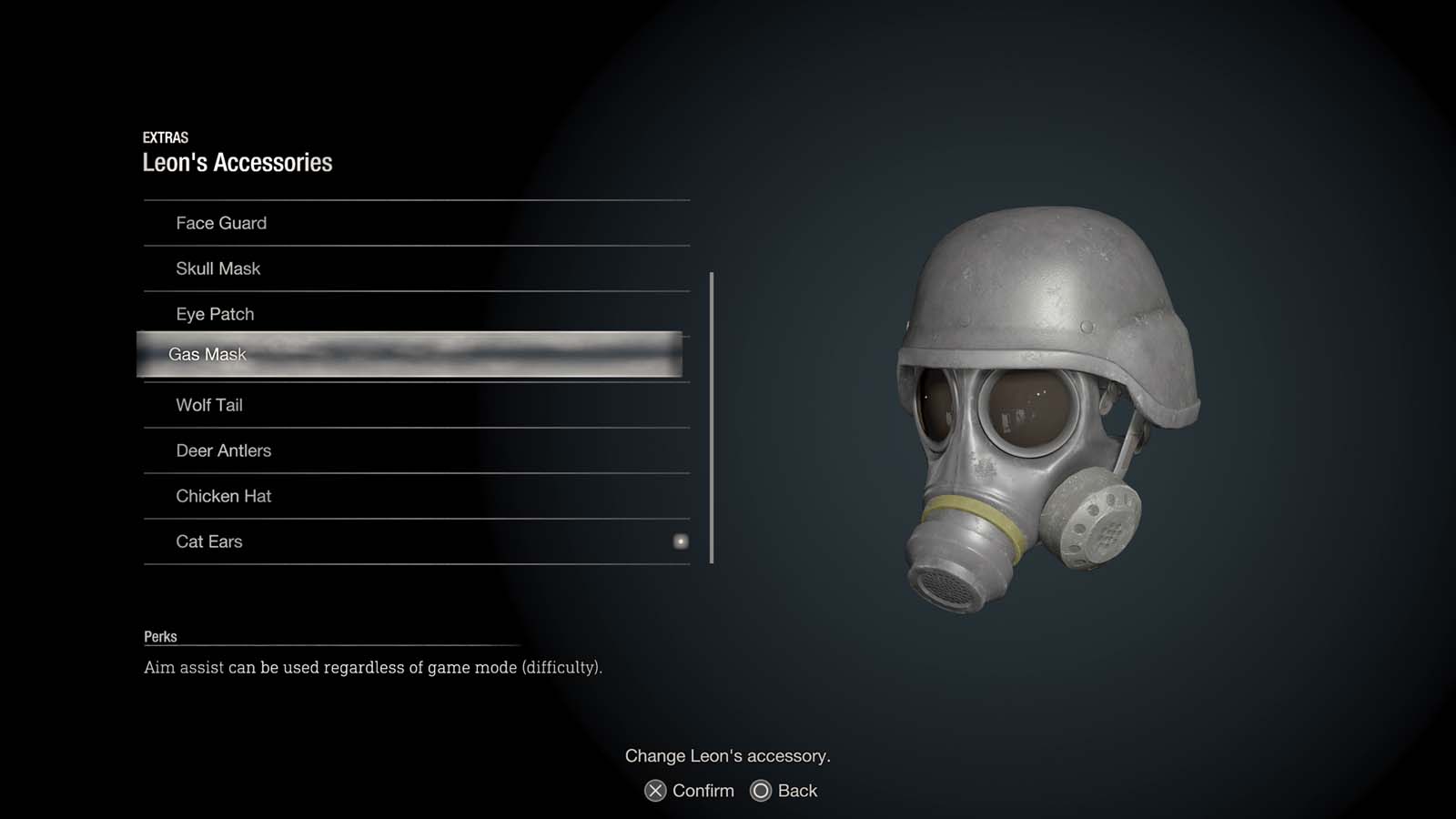Click the equipped indicator dot beside Cat Ears
The height and width of the screenshot is (819, 1456).
pos(681,541)
